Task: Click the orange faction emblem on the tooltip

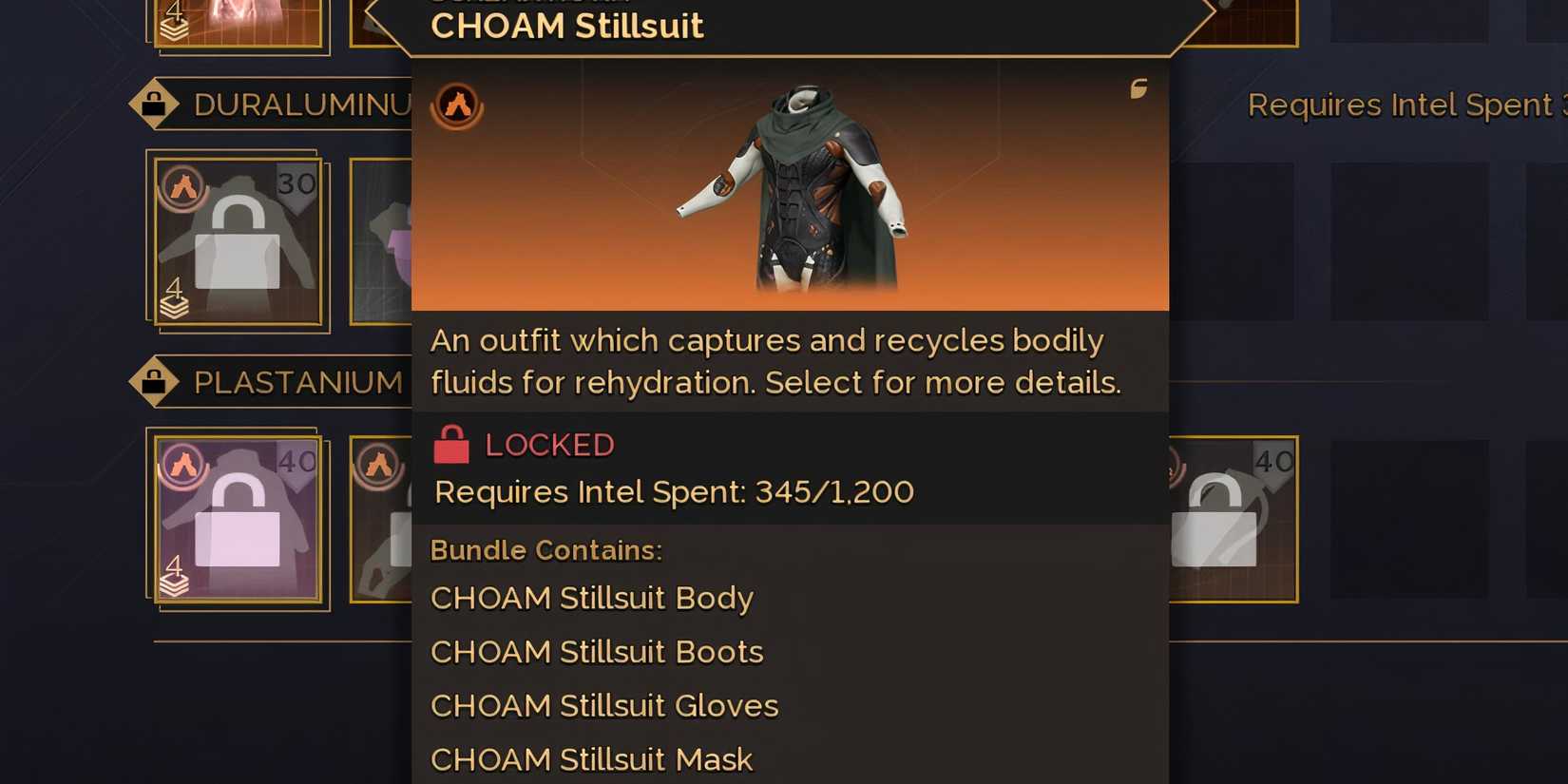Action: point(458,105)
